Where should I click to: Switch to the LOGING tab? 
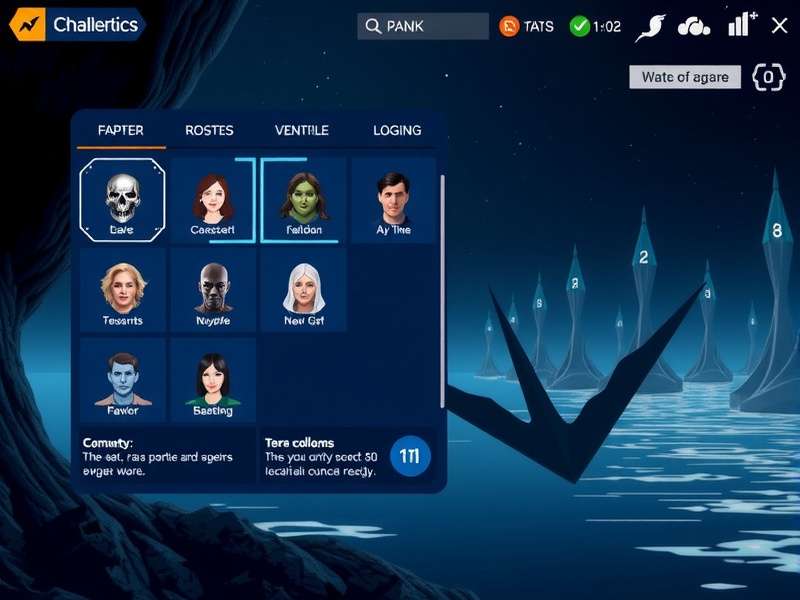point(397,131)
